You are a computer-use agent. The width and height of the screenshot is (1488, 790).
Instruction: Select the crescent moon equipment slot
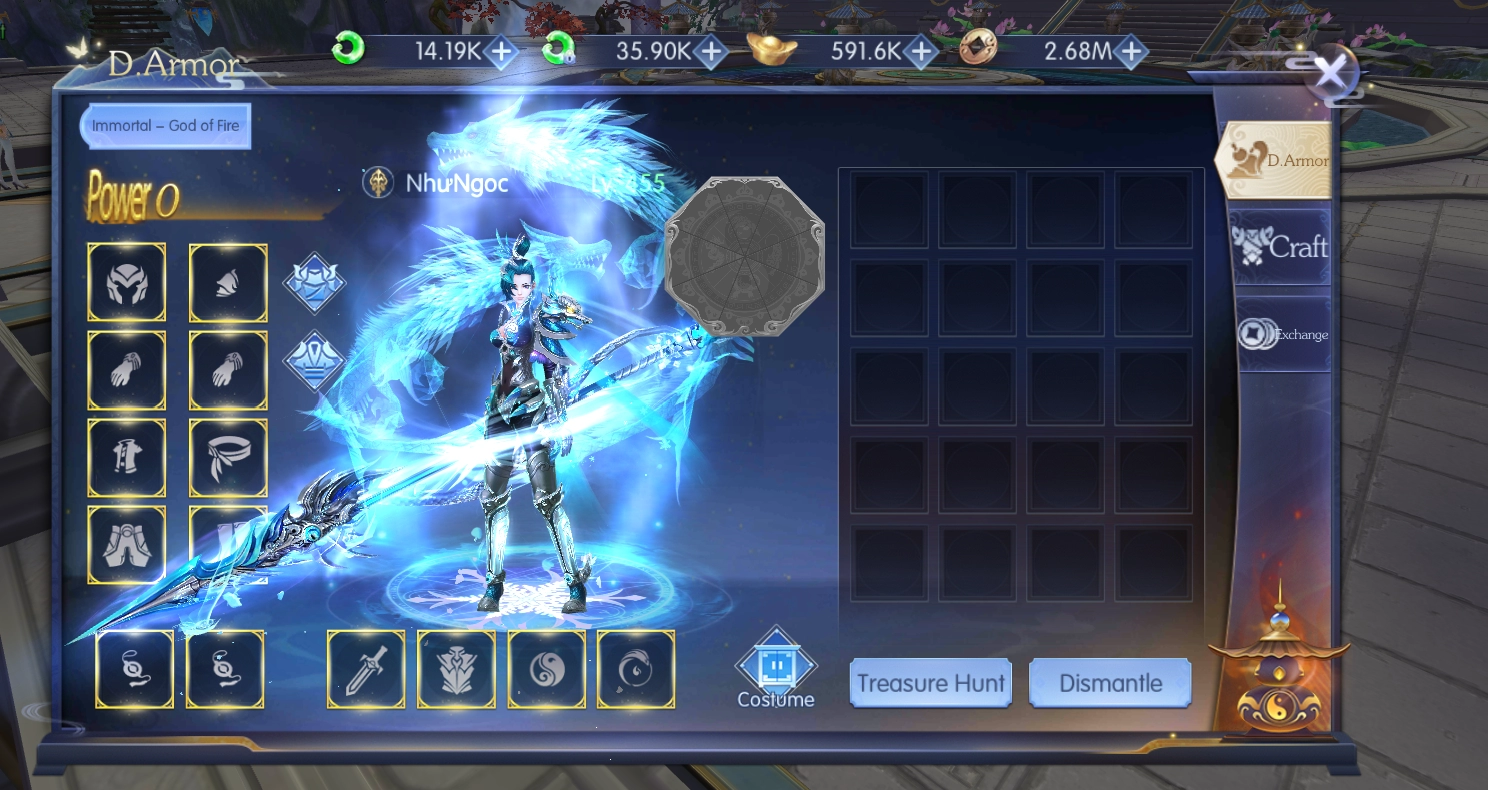click(636, 669)
